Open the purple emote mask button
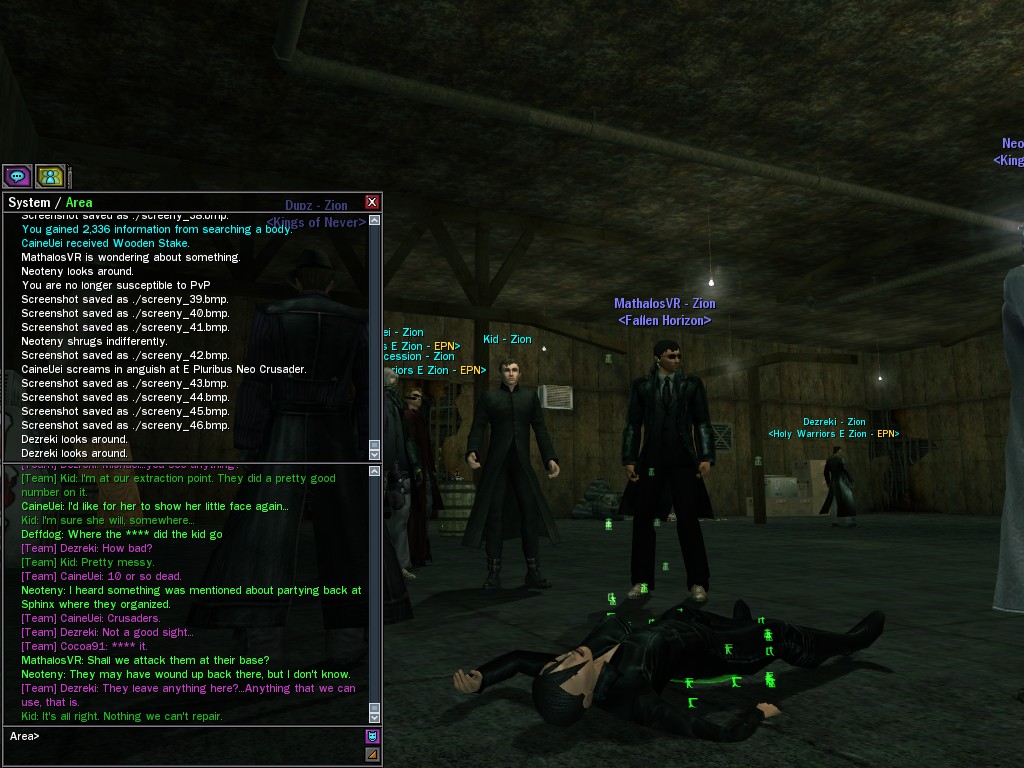The height and width of the screenshot is (768, 1024). pyautogui.click(x=372, y=737)
